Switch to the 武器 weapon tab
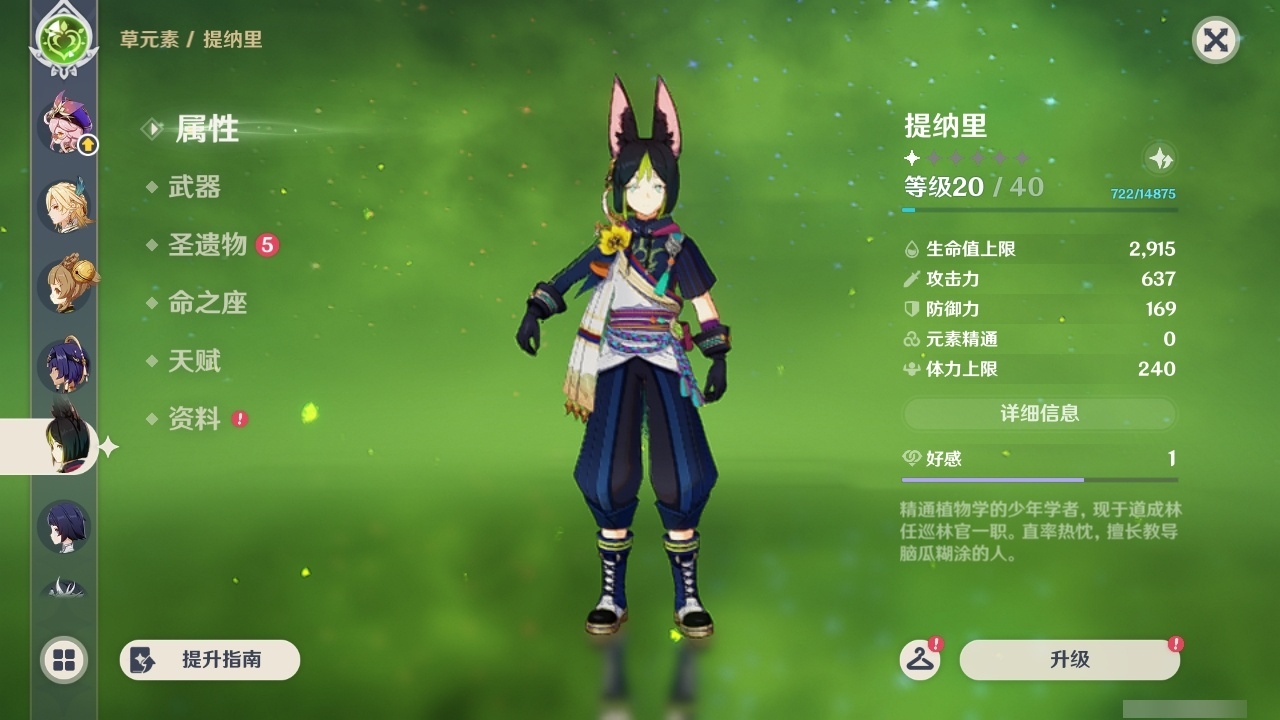The image size is (1280, 720). point(196,188)
